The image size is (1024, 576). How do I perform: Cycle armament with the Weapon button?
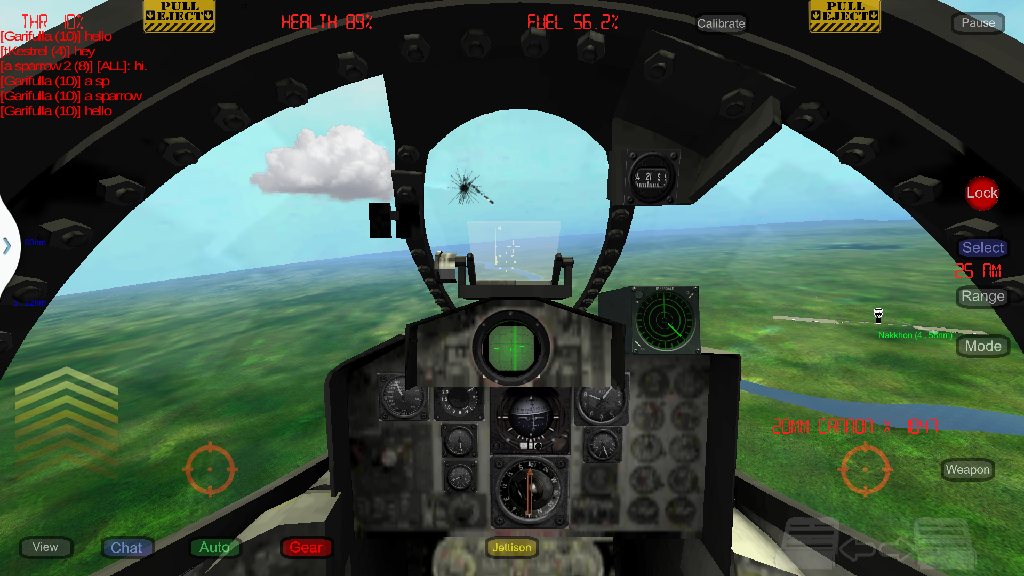967,469
